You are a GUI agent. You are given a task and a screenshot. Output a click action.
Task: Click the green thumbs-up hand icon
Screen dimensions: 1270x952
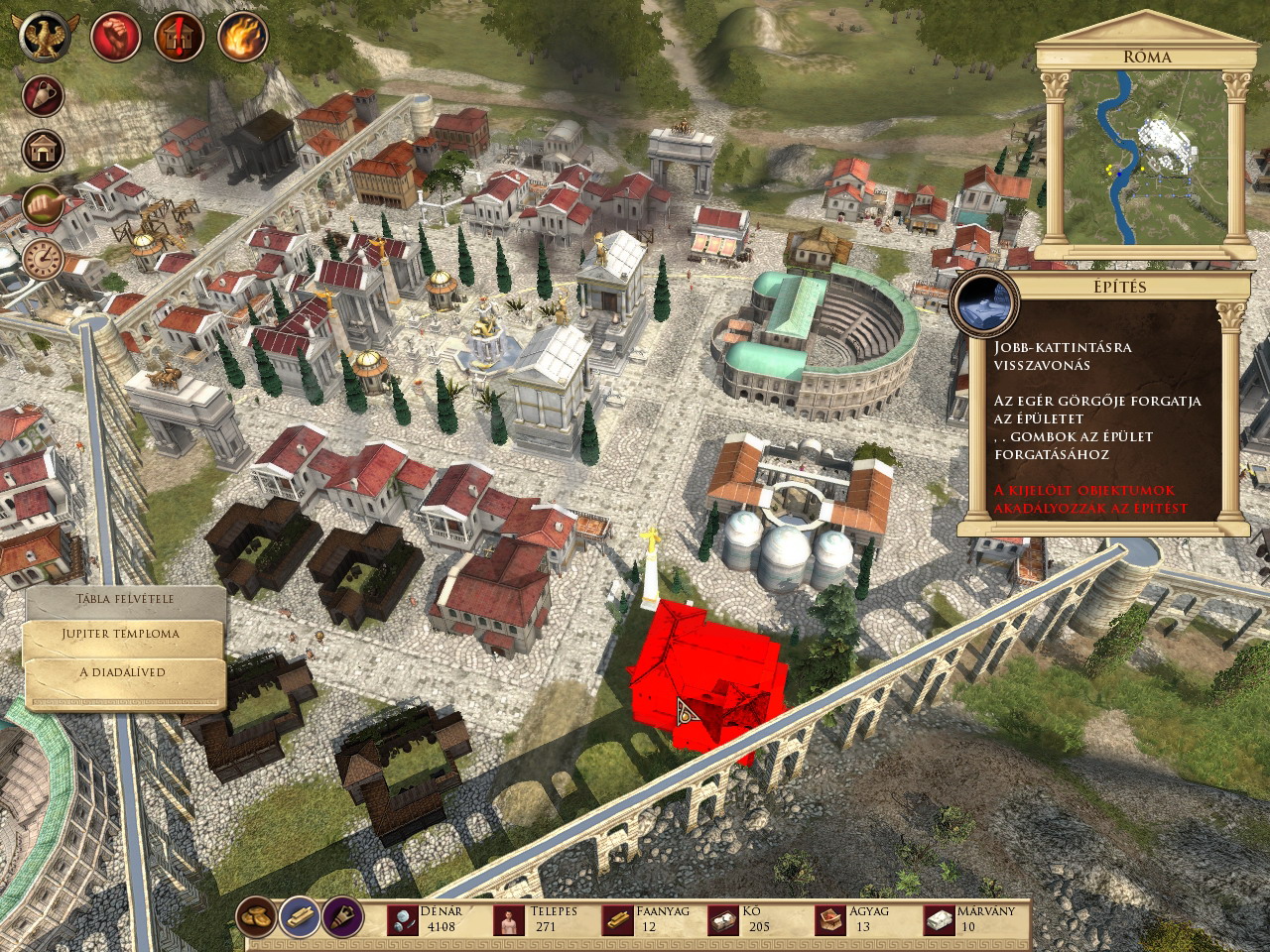[44, 206]
